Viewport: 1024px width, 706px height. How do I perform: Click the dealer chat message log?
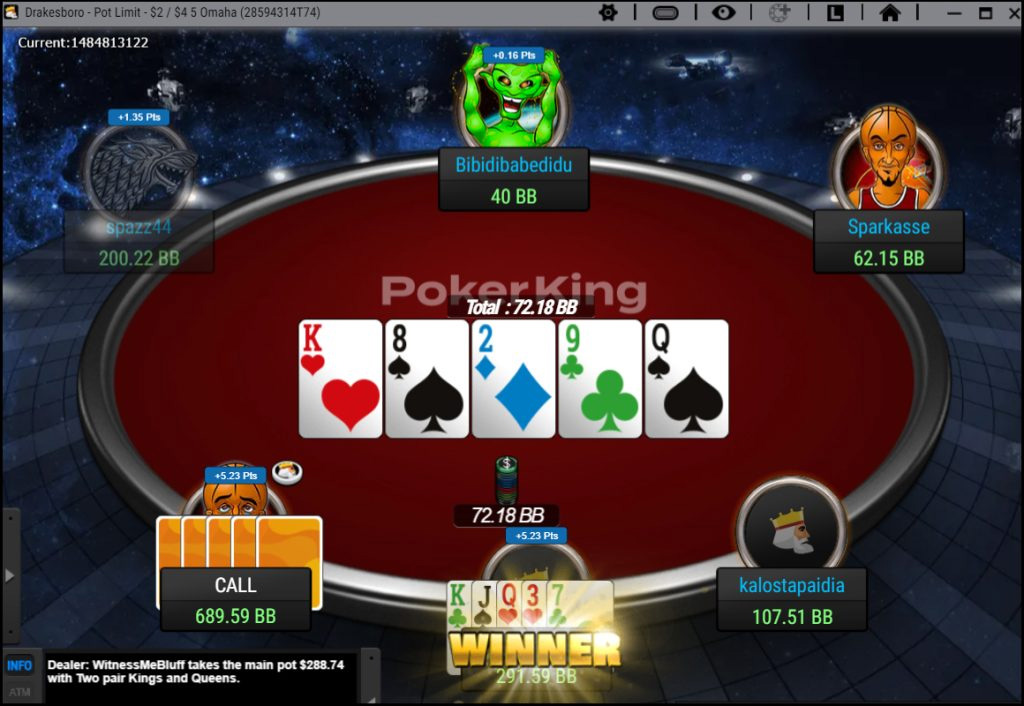coord(200,671)
